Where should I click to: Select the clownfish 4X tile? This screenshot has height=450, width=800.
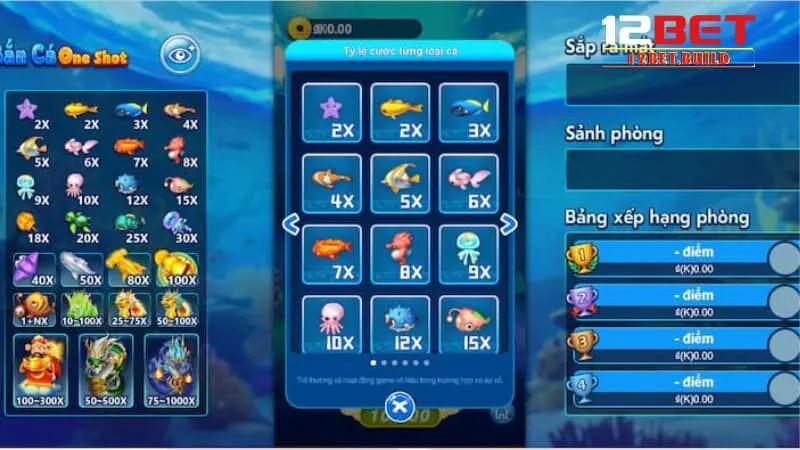tap(331, 183)
